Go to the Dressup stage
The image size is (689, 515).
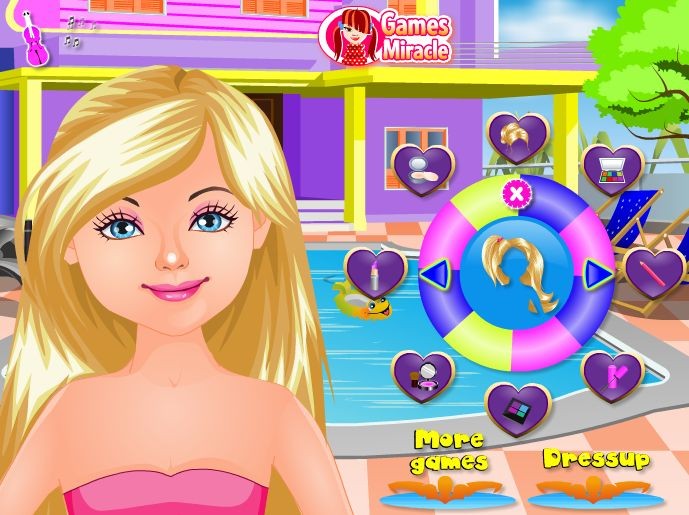(596, 460)
